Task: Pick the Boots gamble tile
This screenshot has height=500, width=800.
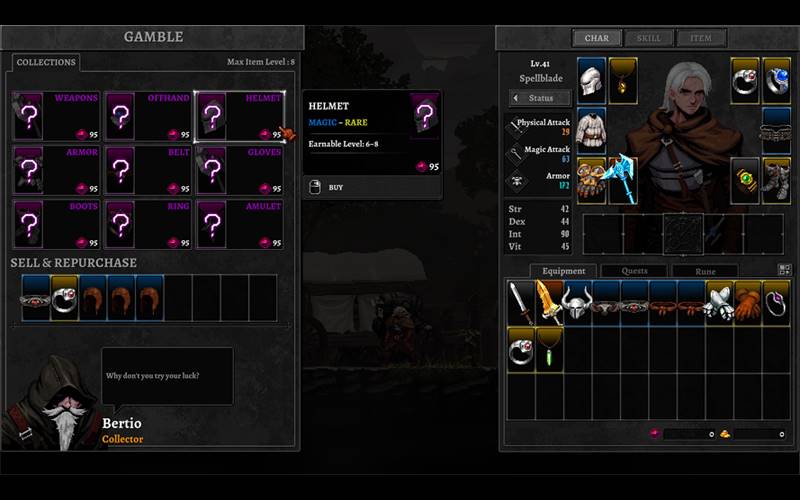Action: (56, 224)
